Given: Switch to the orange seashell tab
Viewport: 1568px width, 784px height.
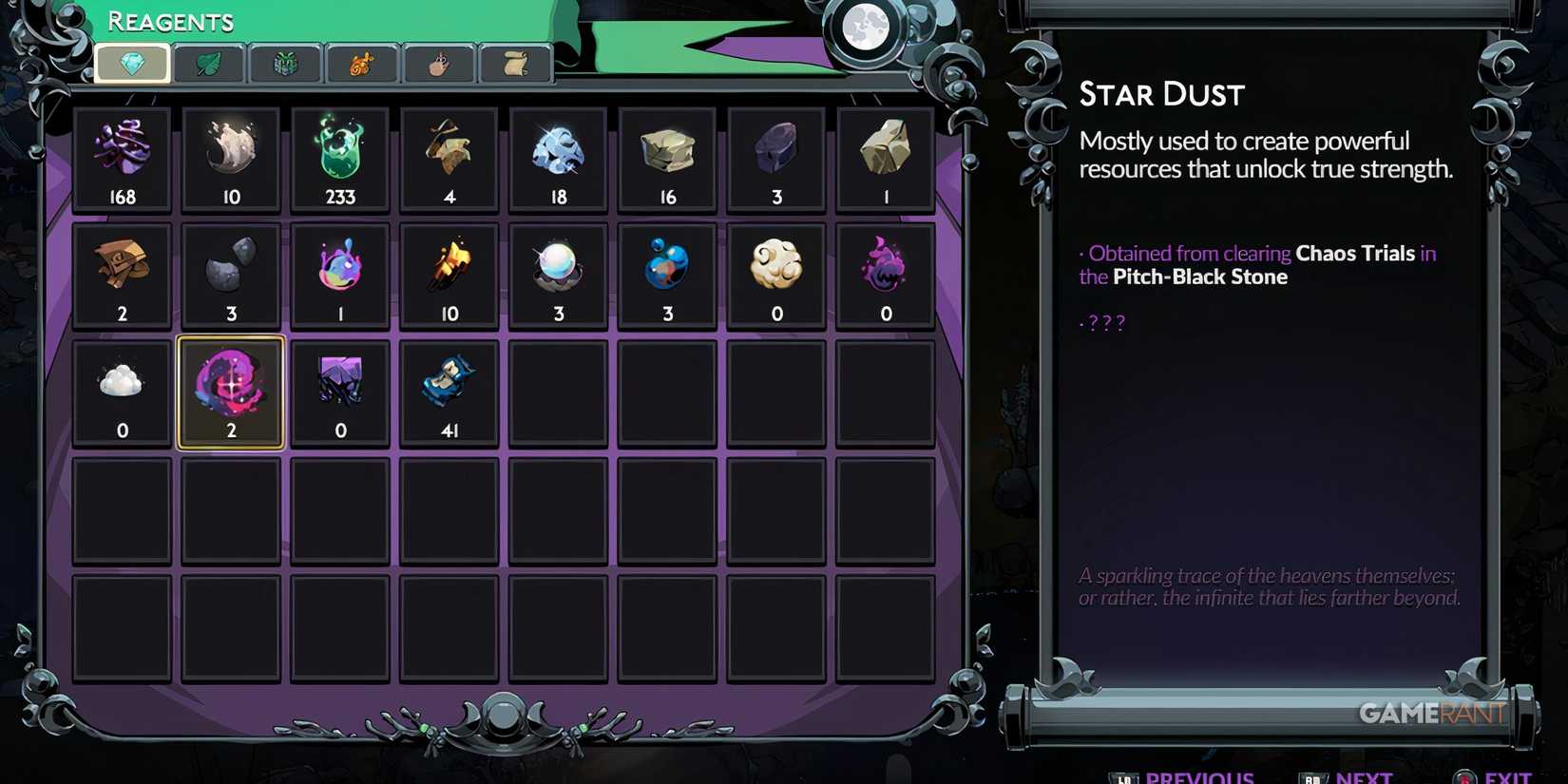Looking at the screenshot, I should (361, 64).
